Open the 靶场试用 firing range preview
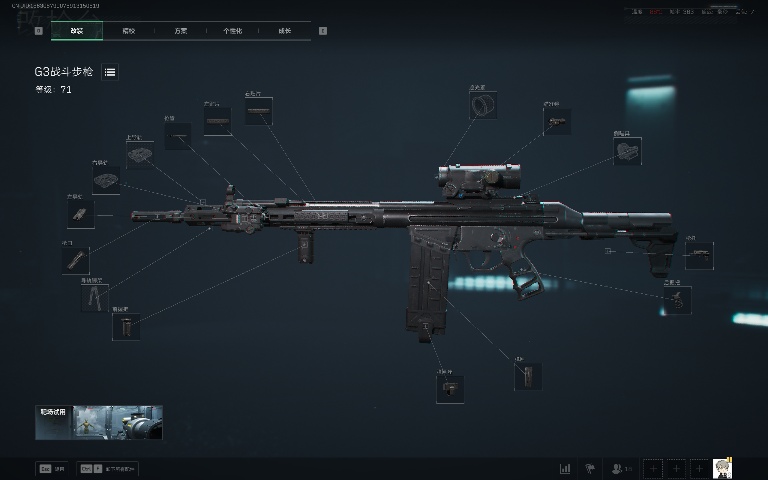Viewport: 768px width, 480px height. tap(98, 422)
